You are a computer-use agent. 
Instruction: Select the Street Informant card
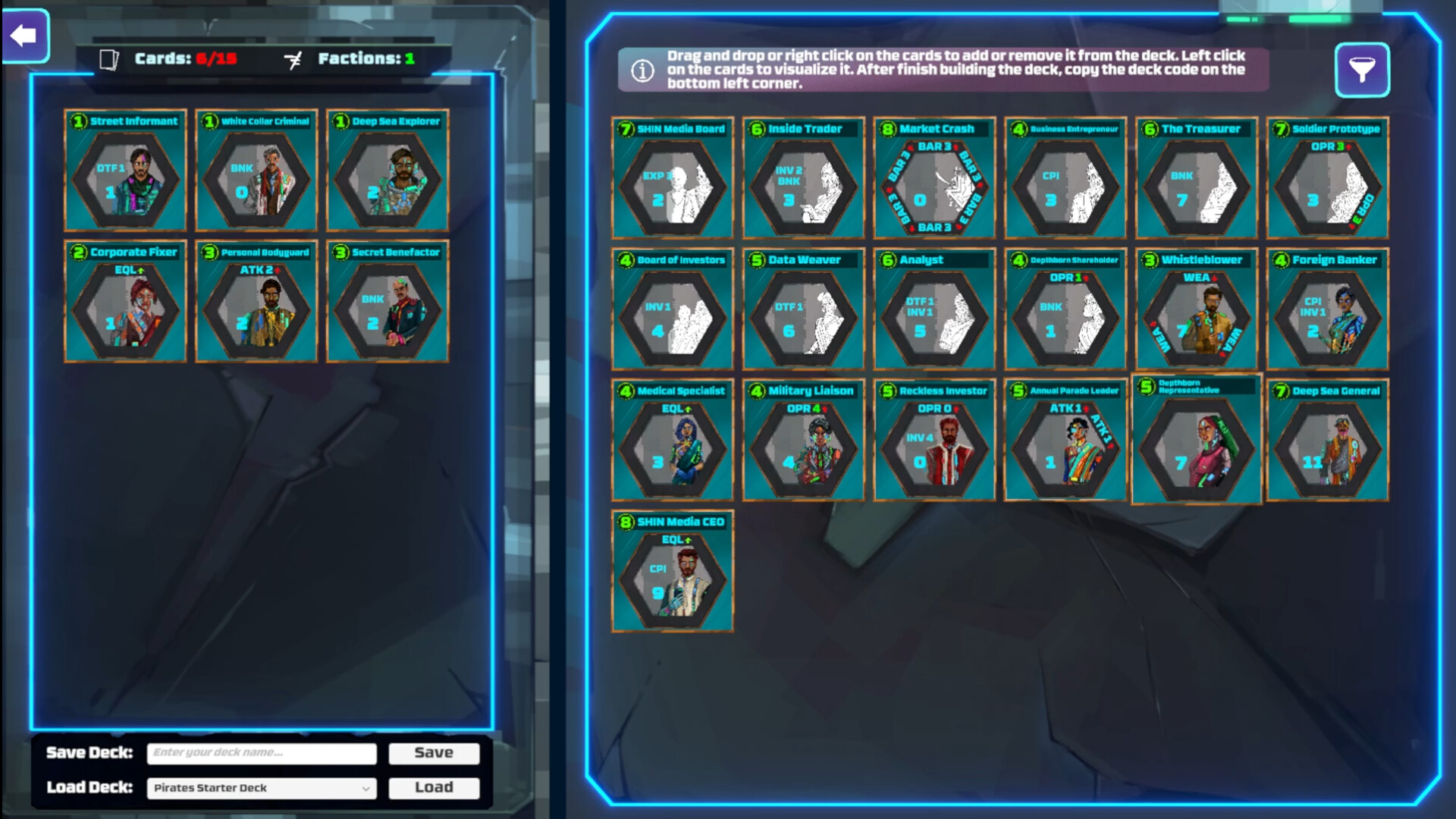(x=125, y=171)
